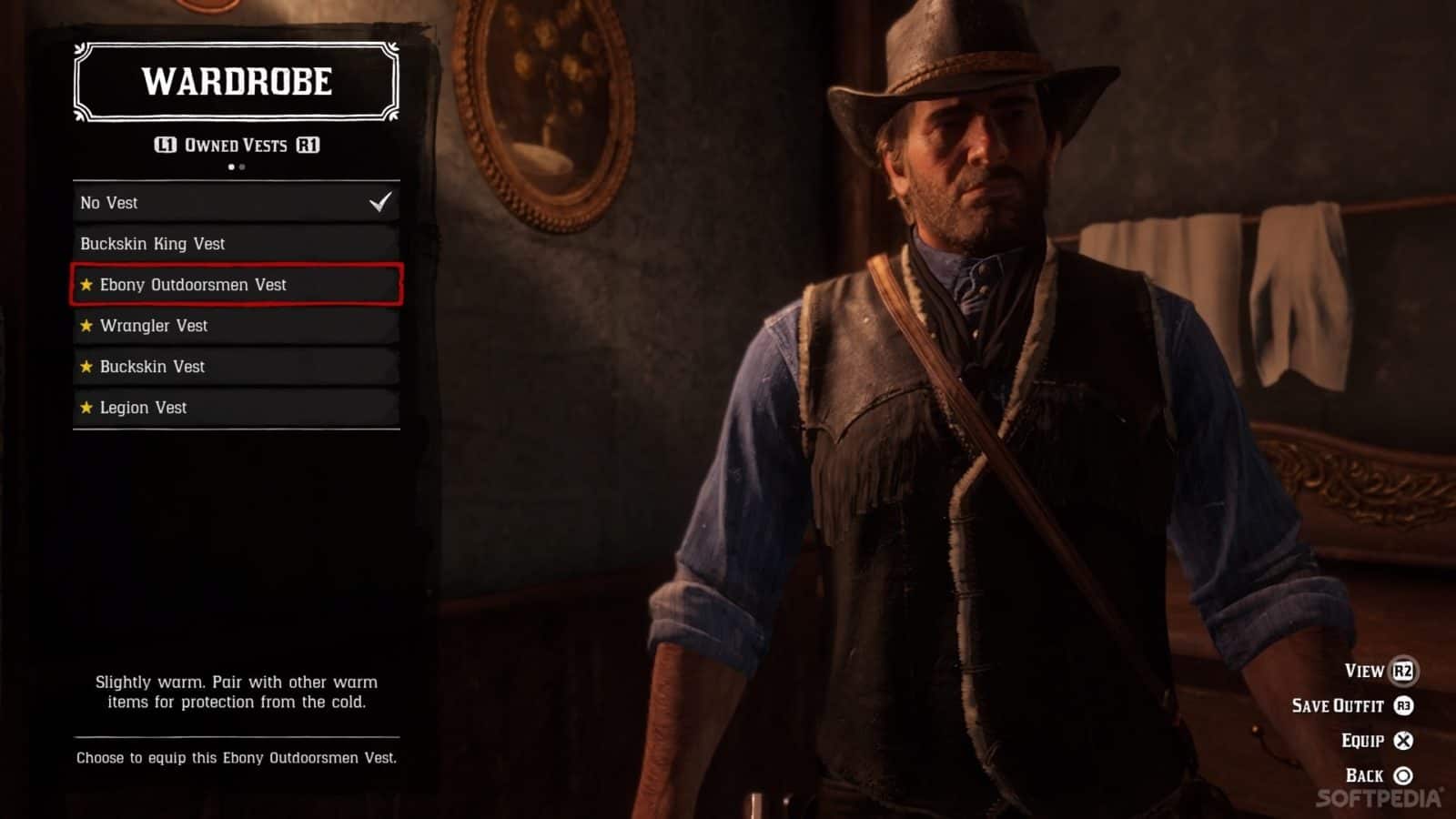Click the Owned Vests tab label

[x=237, y=144]
